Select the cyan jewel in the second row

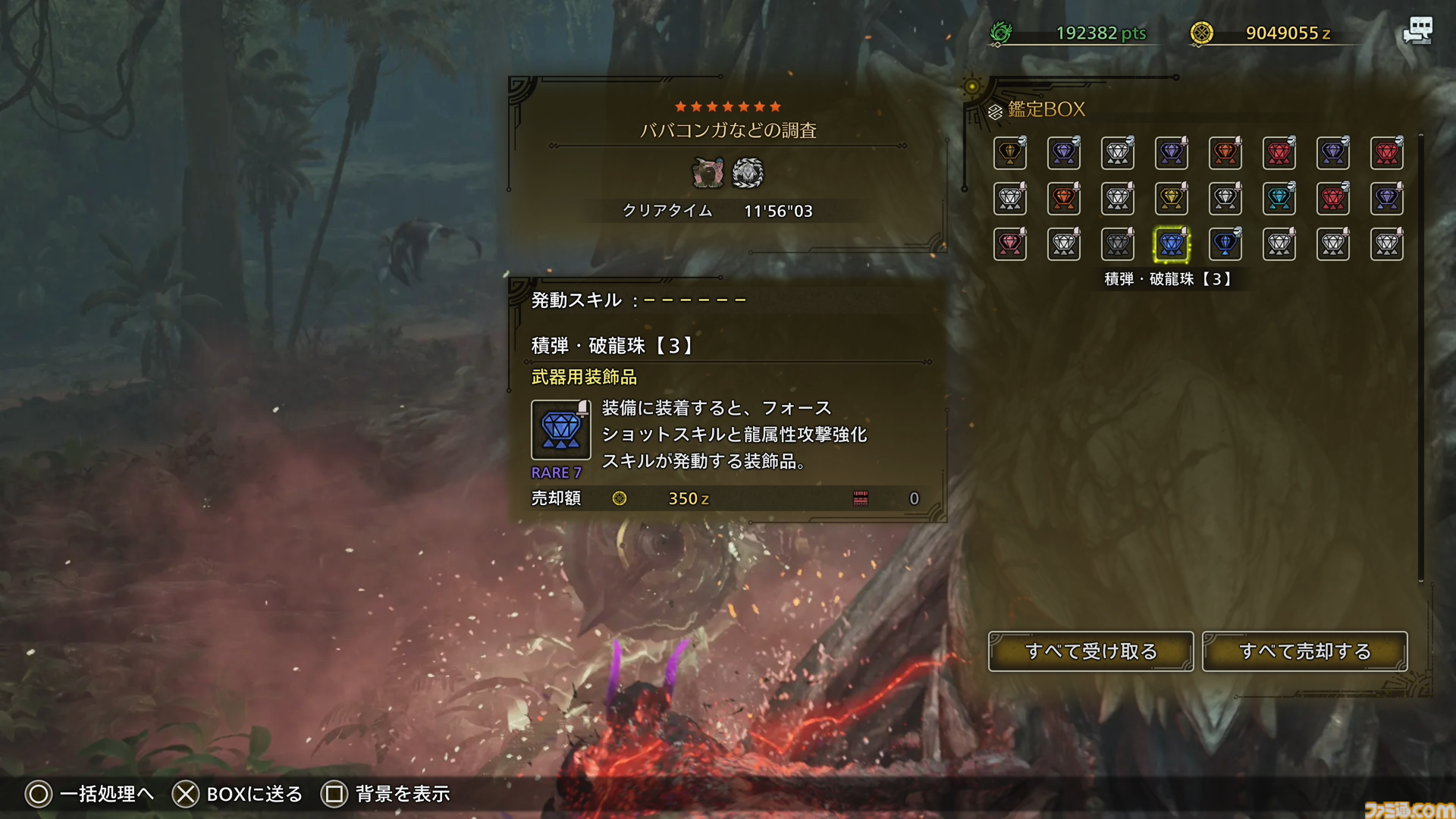click(x=1279, y=199)
